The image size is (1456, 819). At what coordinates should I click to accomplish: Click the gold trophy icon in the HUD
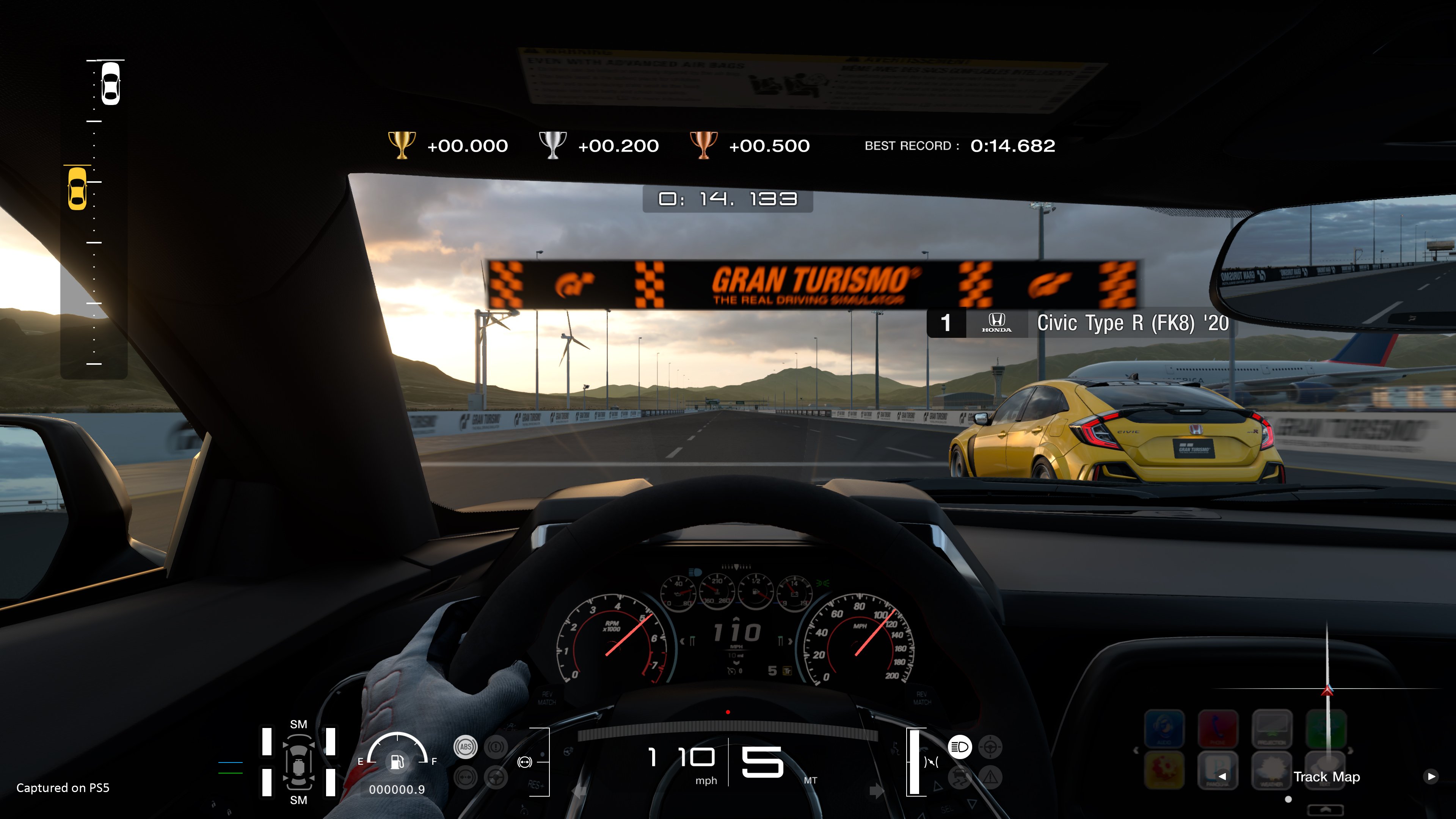click(401, 145)
